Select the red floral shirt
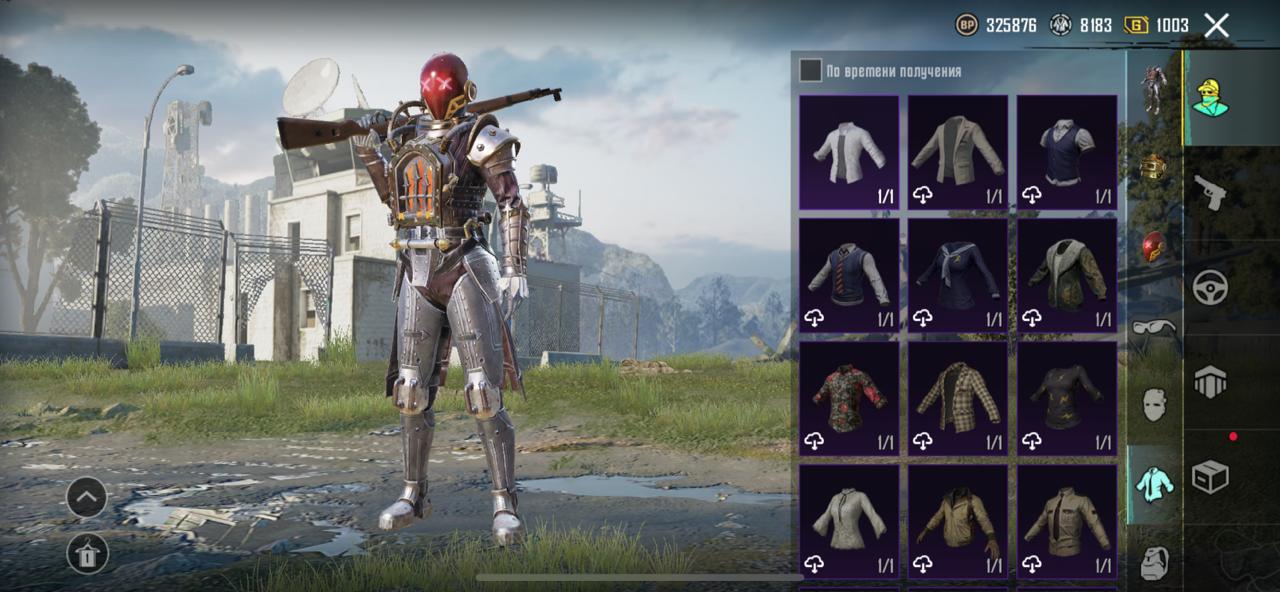This screenshot has width=1280, height=592. point(849,399)
